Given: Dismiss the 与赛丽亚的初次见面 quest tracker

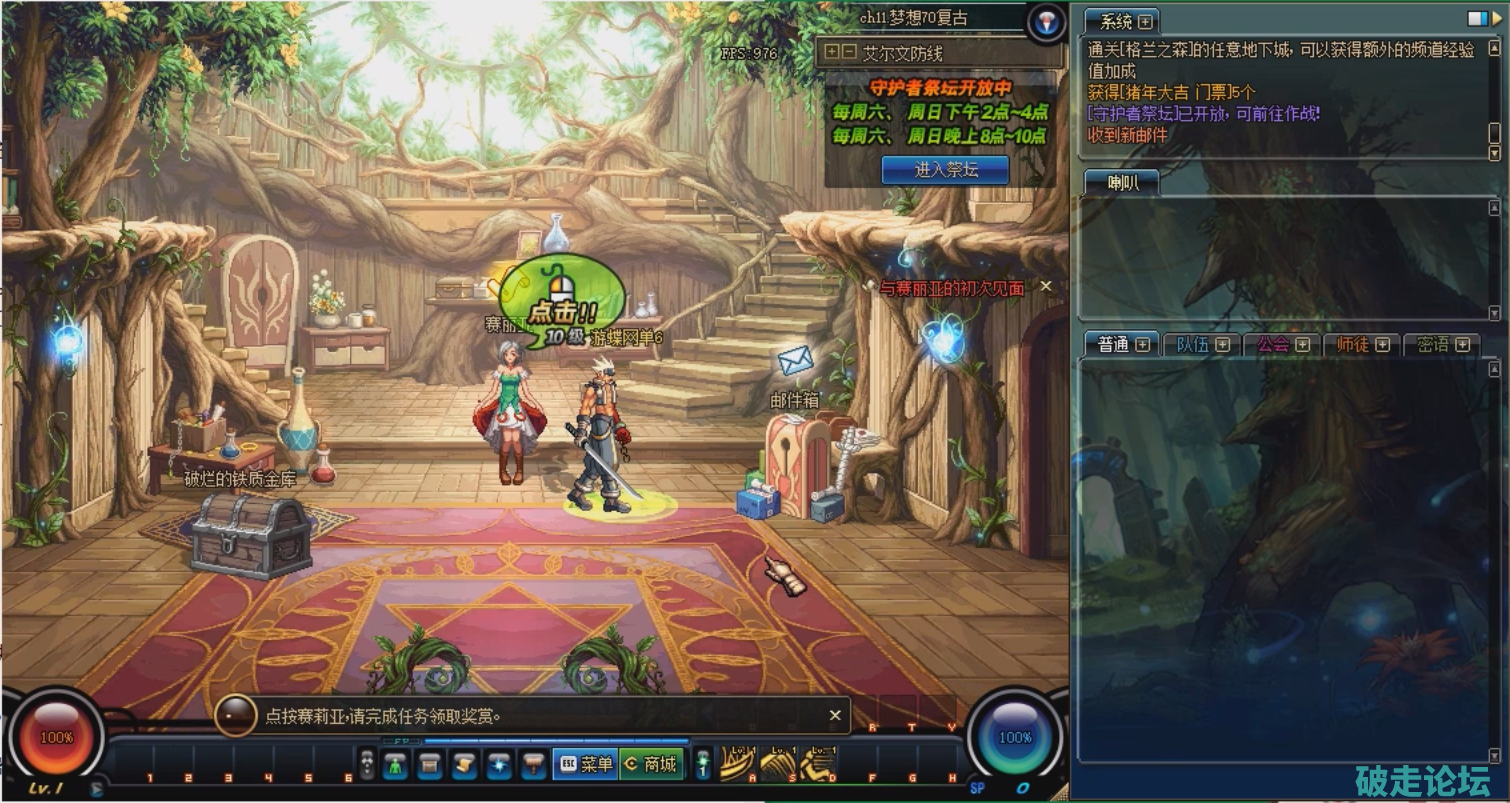Looking at the screenshot, I should [1046, 286].
